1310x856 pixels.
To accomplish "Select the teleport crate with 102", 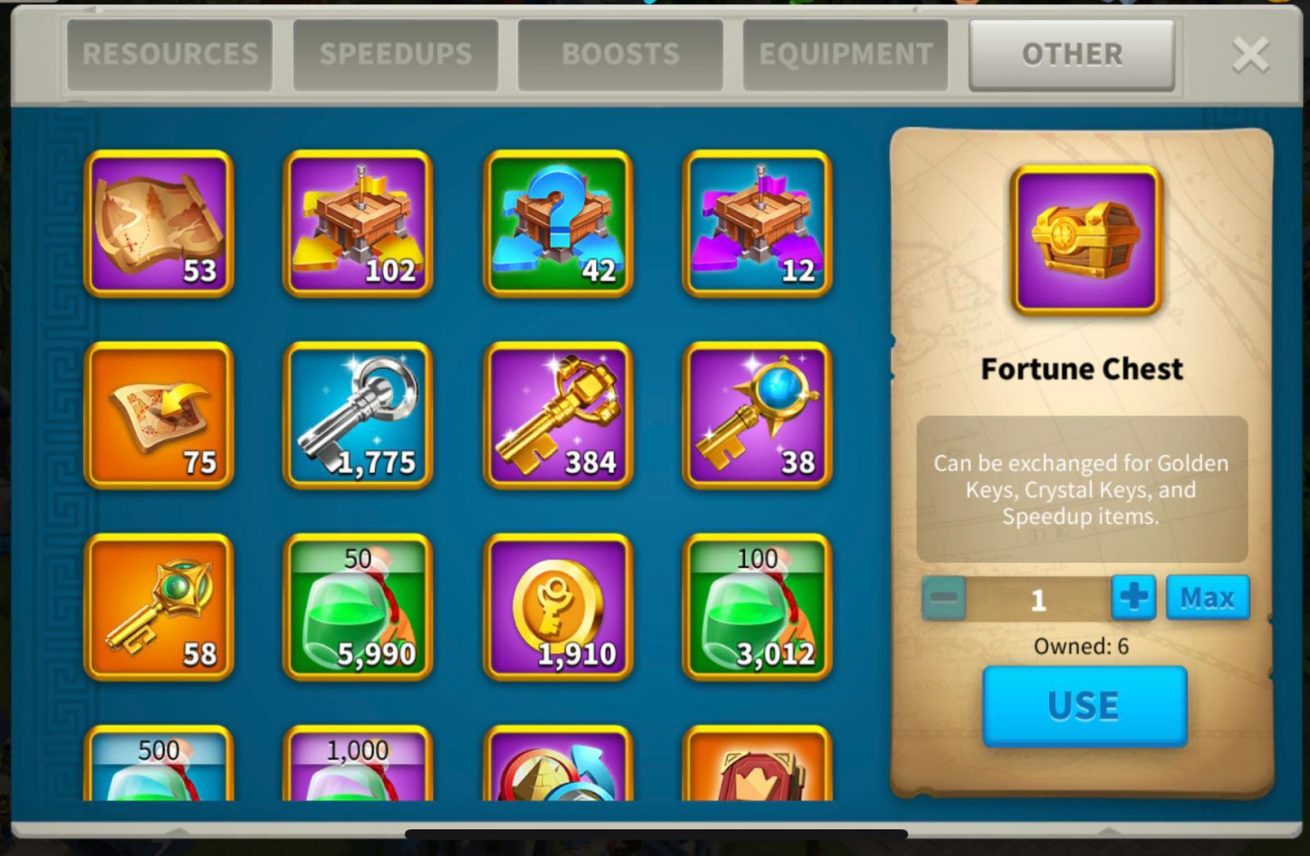I will click(x=358, y=223).
